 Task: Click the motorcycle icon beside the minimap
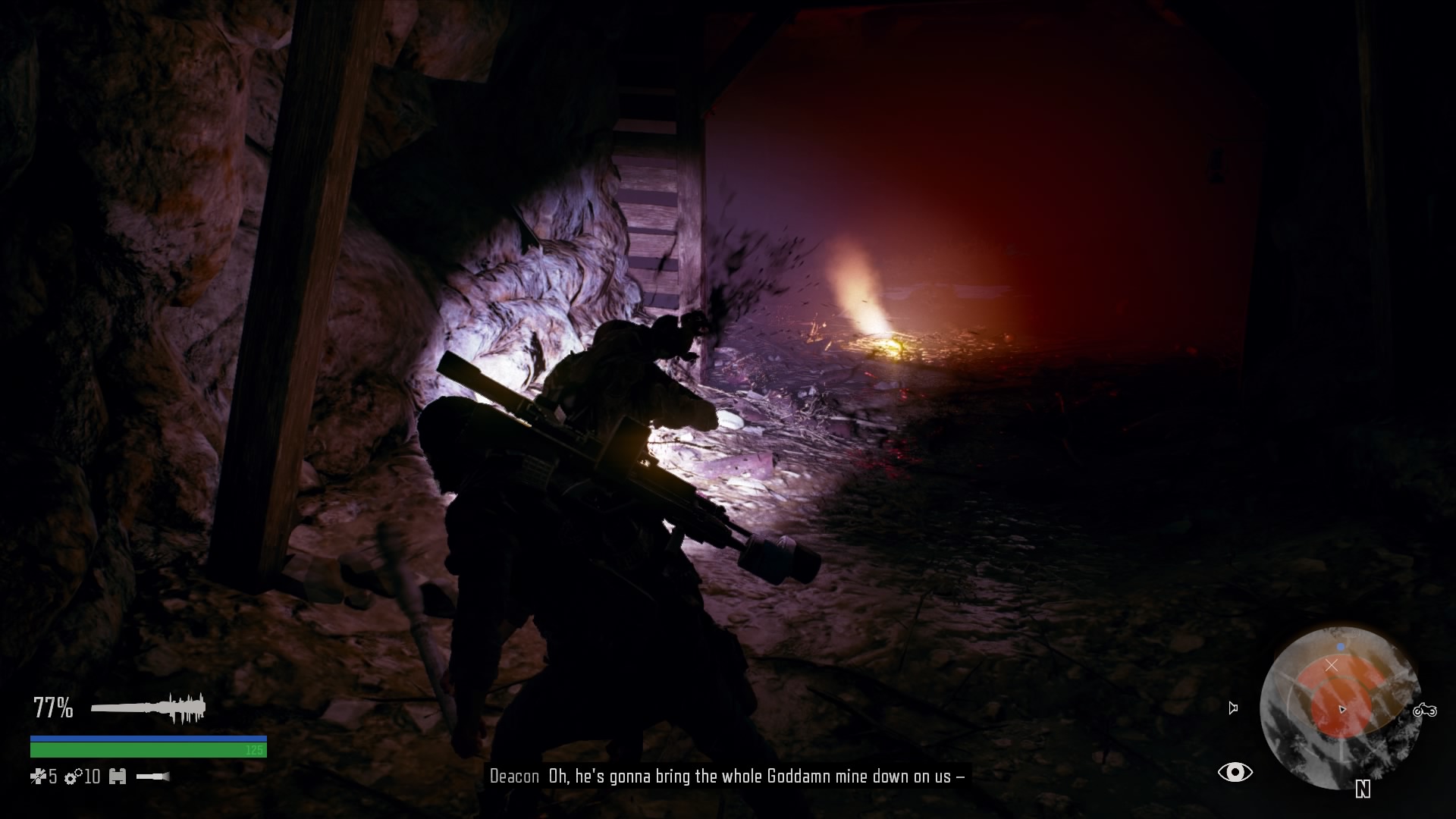tap(1425, 711)
